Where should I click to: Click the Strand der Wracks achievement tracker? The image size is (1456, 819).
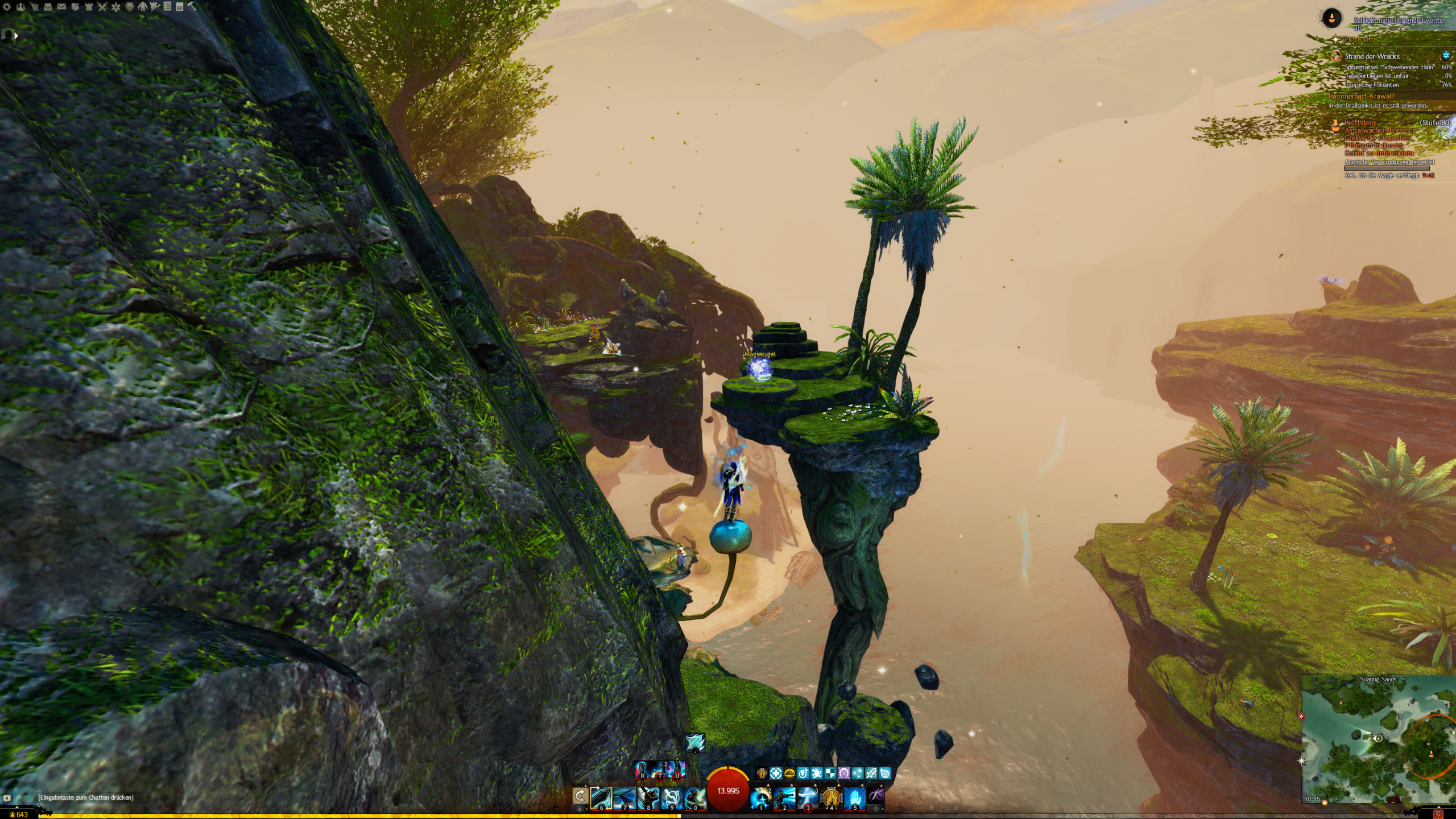pyautogui.click(x=1371, y=56)
